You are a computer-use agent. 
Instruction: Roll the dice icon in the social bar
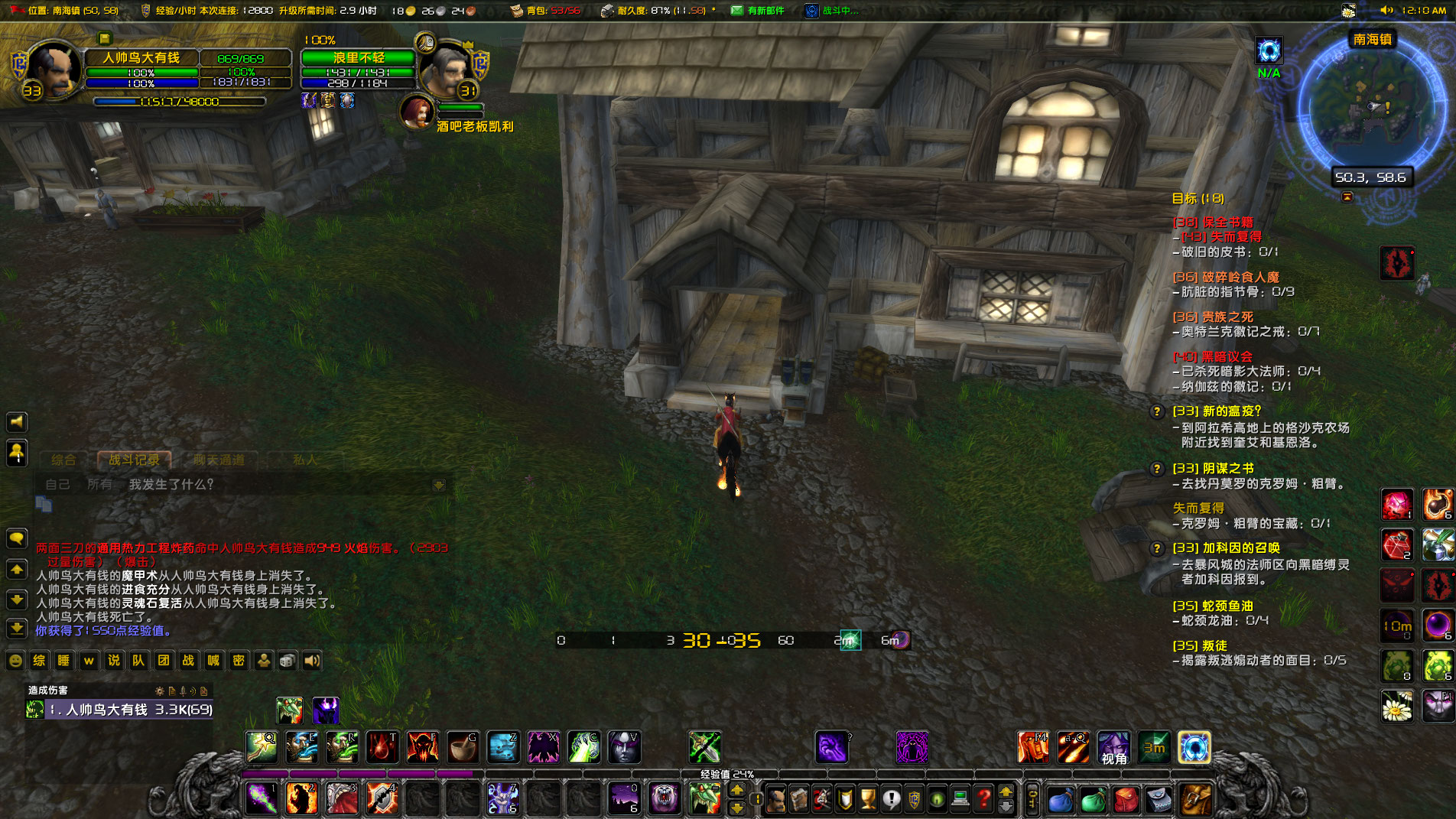[287, 661]
